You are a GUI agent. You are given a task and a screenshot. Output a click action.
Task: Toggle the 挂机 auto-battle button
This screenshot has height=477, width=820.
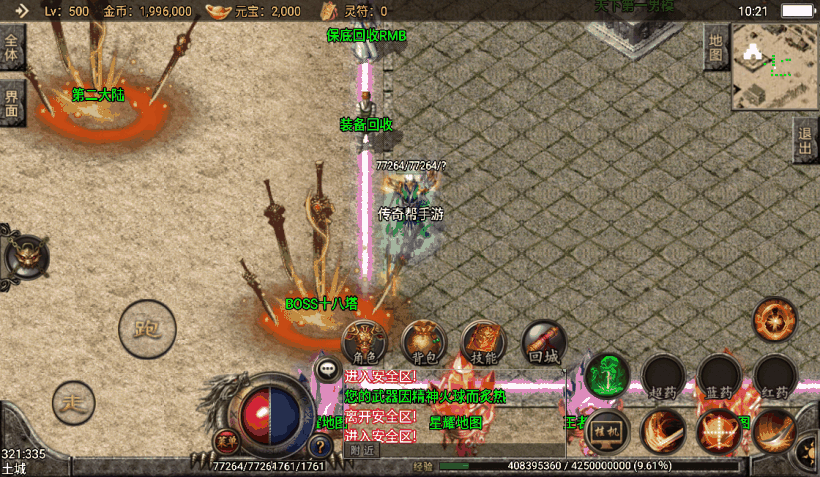tap(606, 430)
